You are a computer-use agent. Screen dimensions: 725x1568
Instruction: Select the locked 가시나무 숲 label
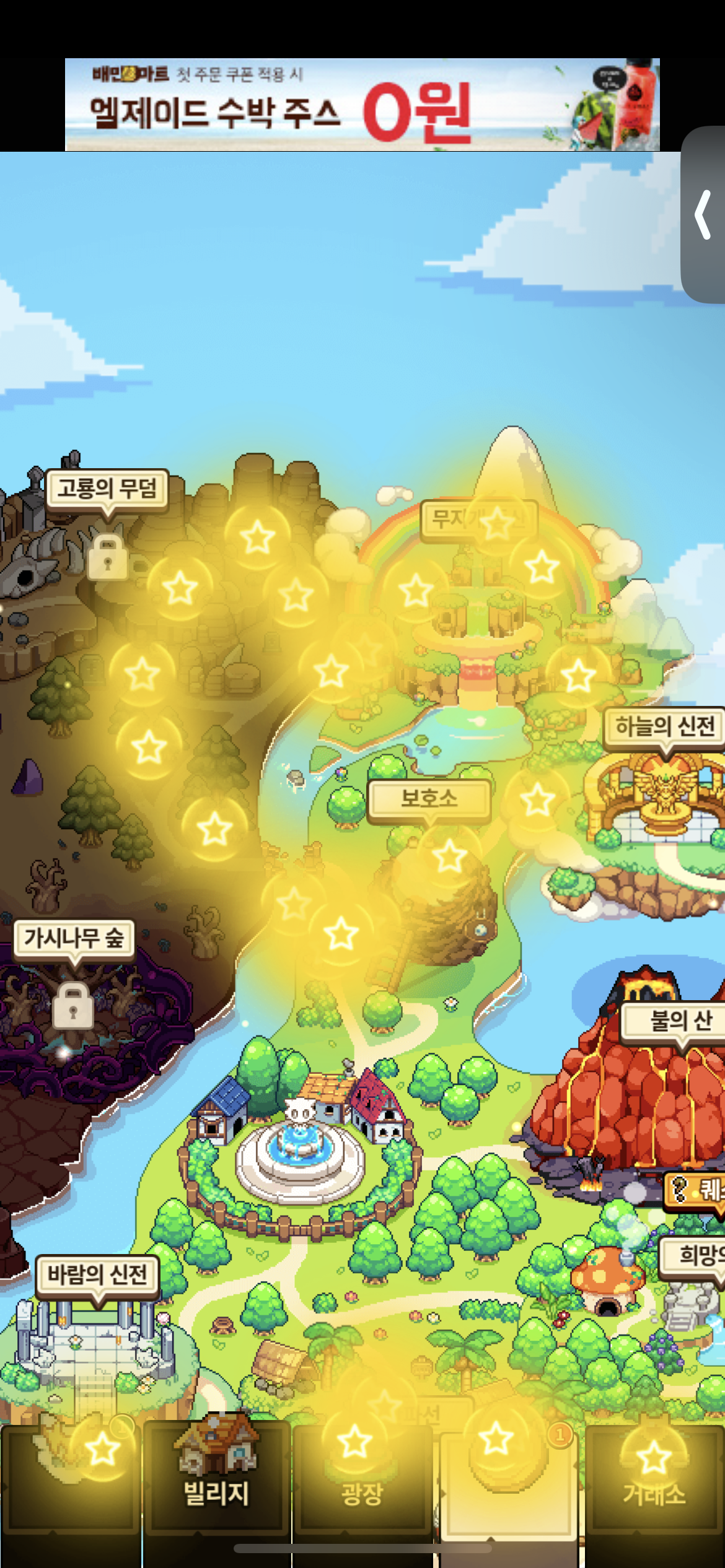pyautogui.click(x=74, y=938)
